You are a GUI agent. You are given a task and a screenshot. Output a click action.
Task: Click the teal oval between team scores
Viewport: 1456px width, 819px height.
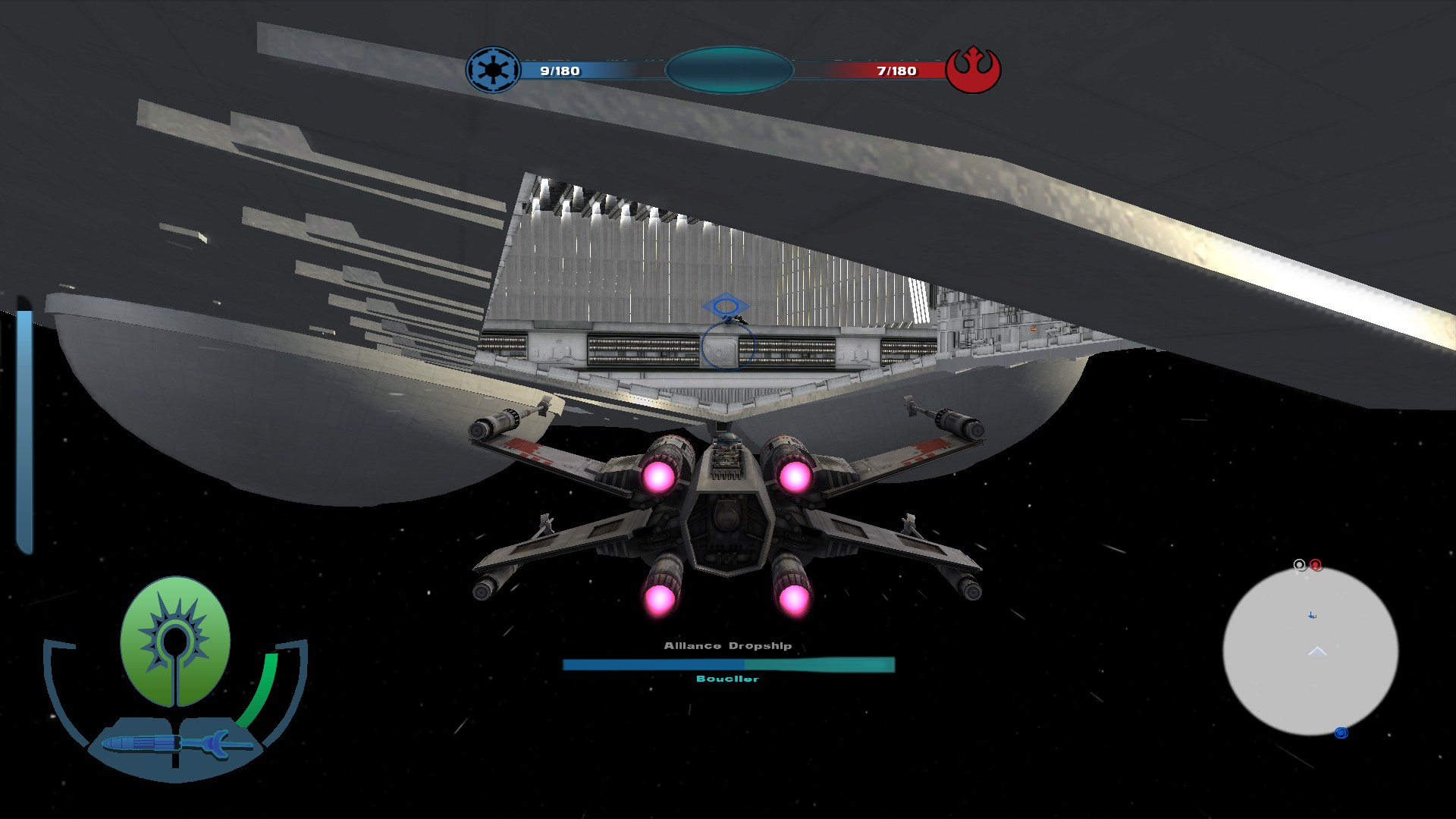tap(729, 71)
